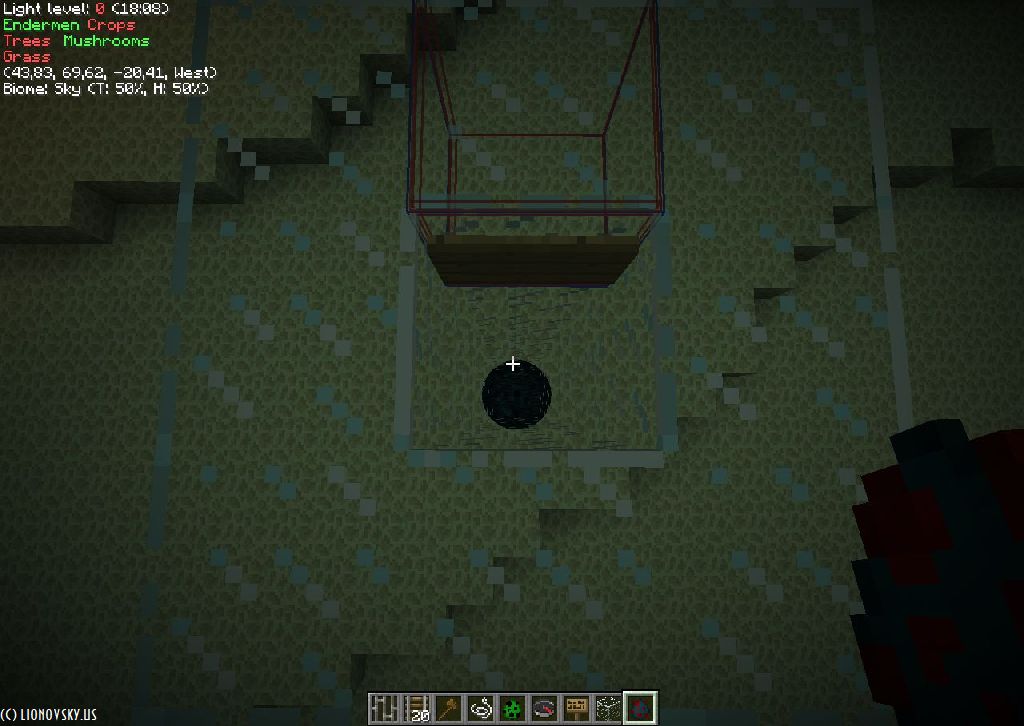Viewport: 1024px width, 726px height.
Task: Select the iron bars hotbar slot
Action: (x=385, y=708)
